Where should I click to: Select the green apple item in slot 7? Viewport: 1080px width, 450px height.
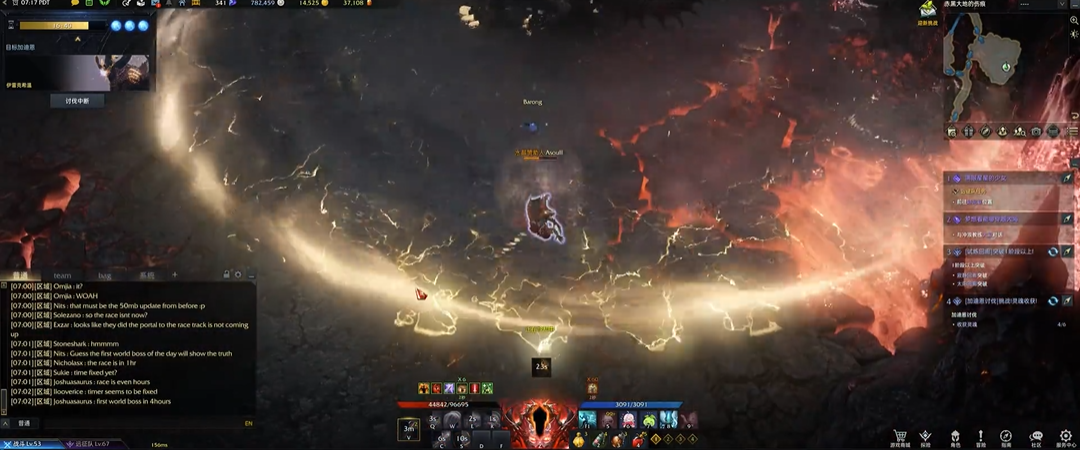click(650, 421)
